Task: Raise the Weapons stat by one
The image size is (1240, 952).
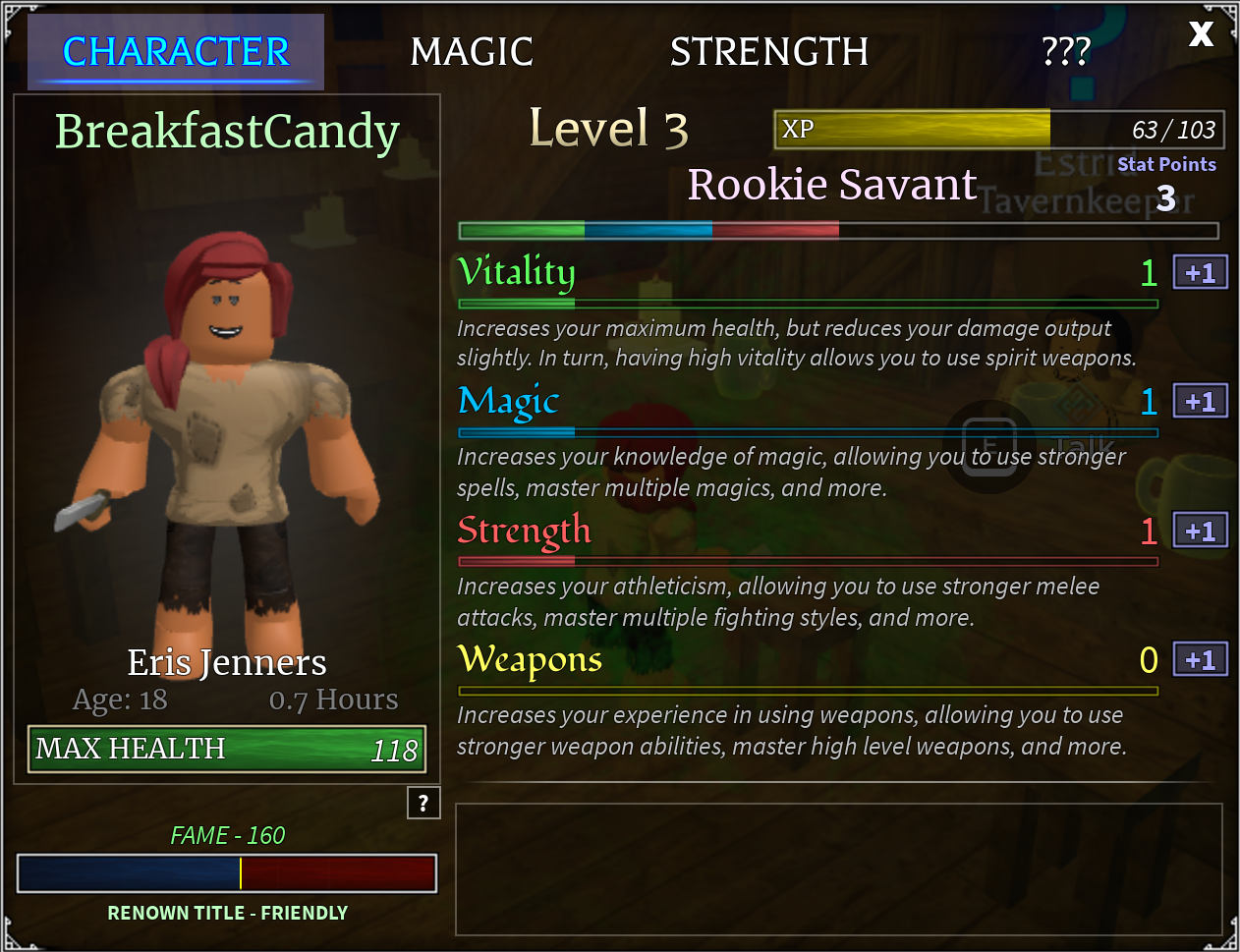Action: pos(1200,660)
